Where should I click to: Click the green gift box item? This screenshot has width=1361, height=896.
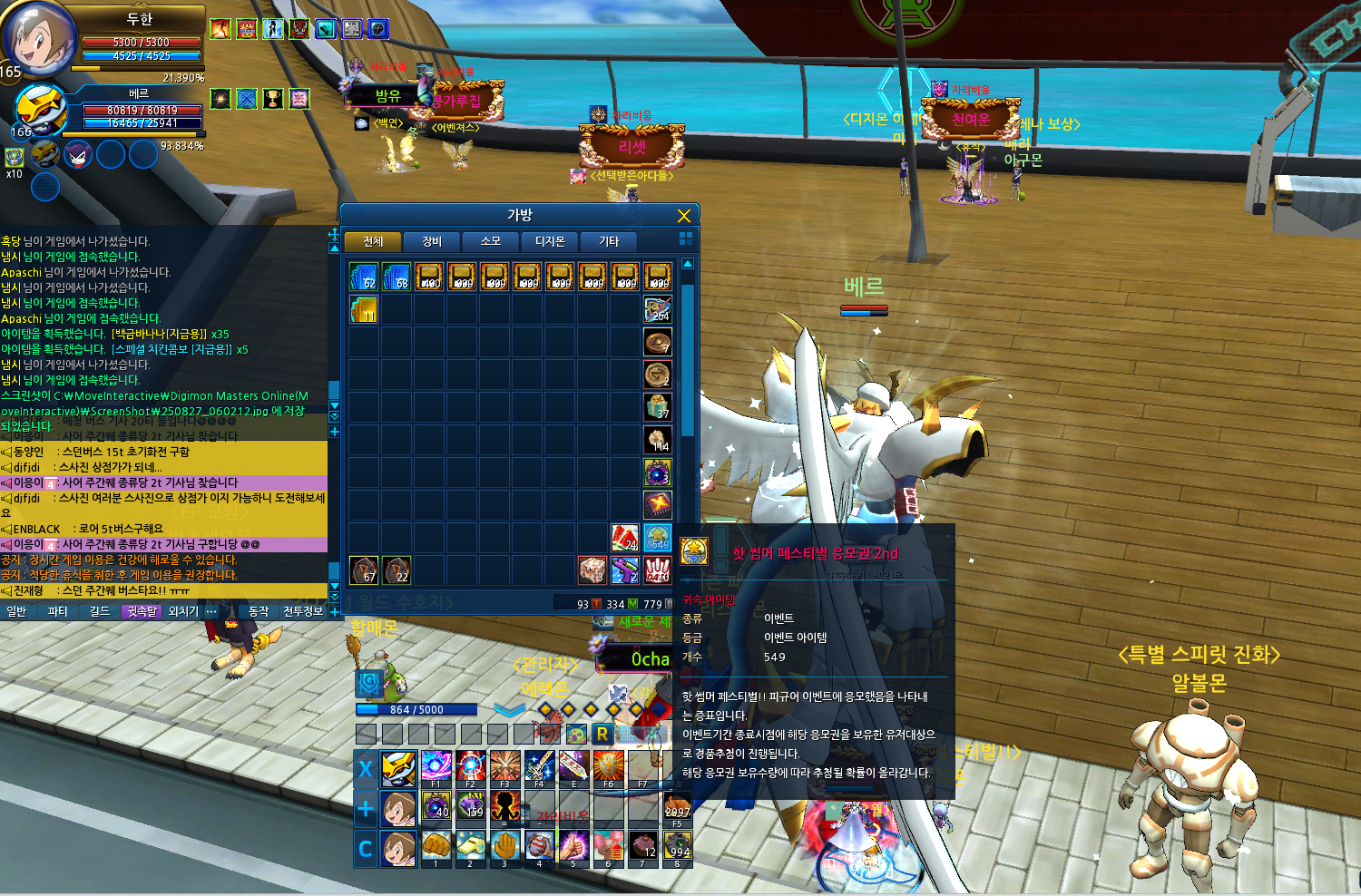pos(658,407)
